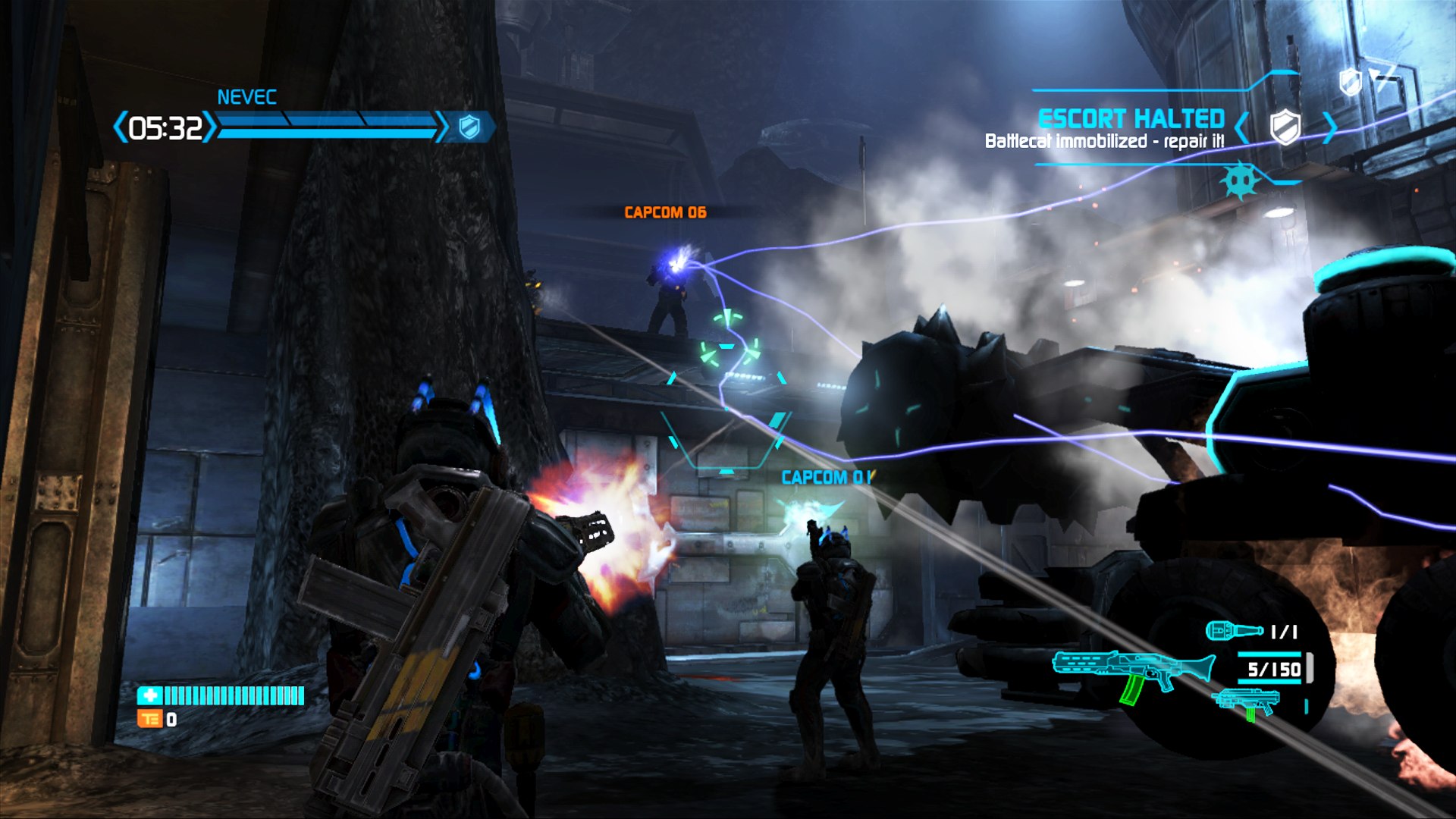The width and height of the screenshot is (1456, 819).
Task: Click the white shield icon next to ESCORT HALTED
Action: click(1284, 127)
